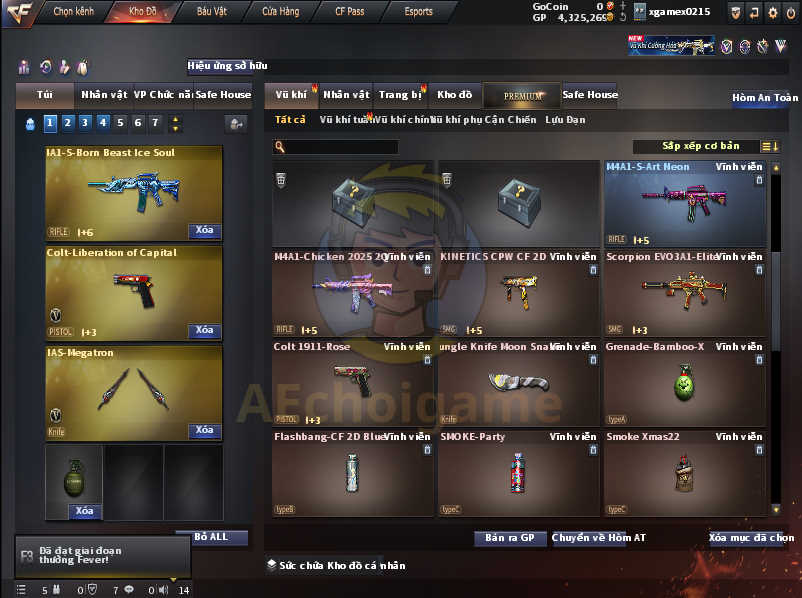Click the item search field
Screen dimensions: 802x598
(x=341, y=147)
